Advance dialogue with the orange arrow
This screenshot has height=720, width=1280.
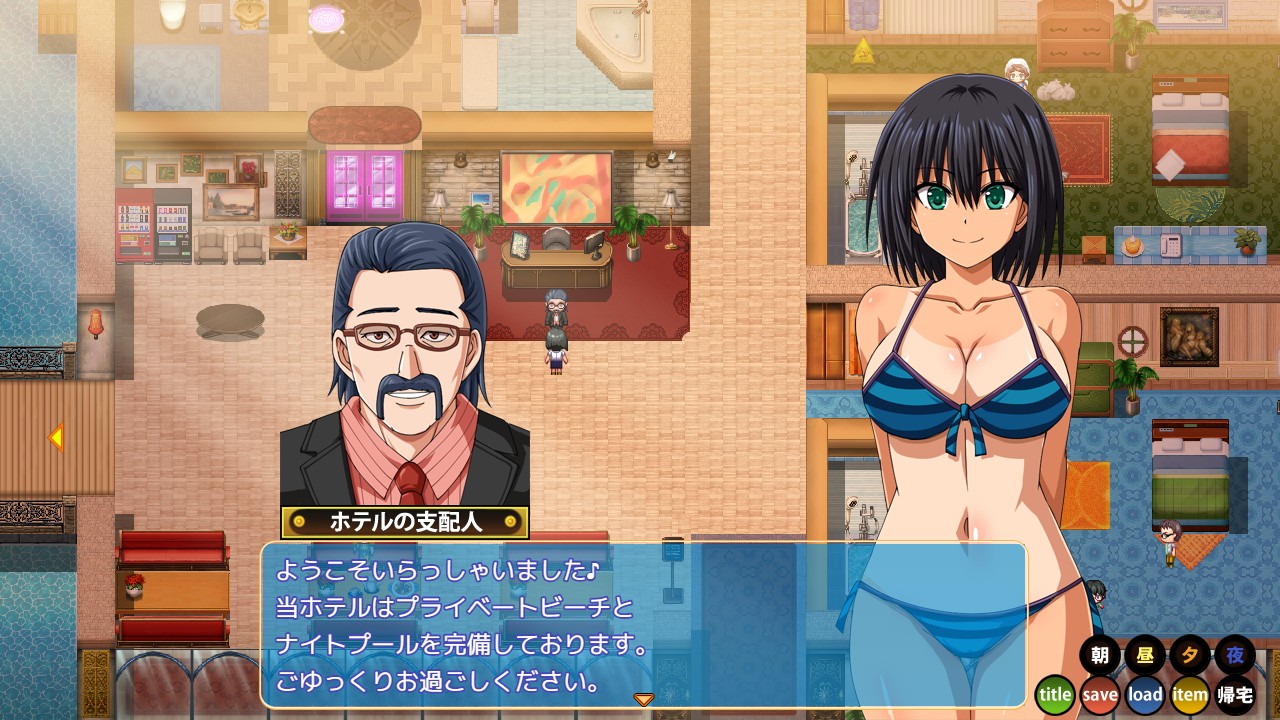coord(644,699)
